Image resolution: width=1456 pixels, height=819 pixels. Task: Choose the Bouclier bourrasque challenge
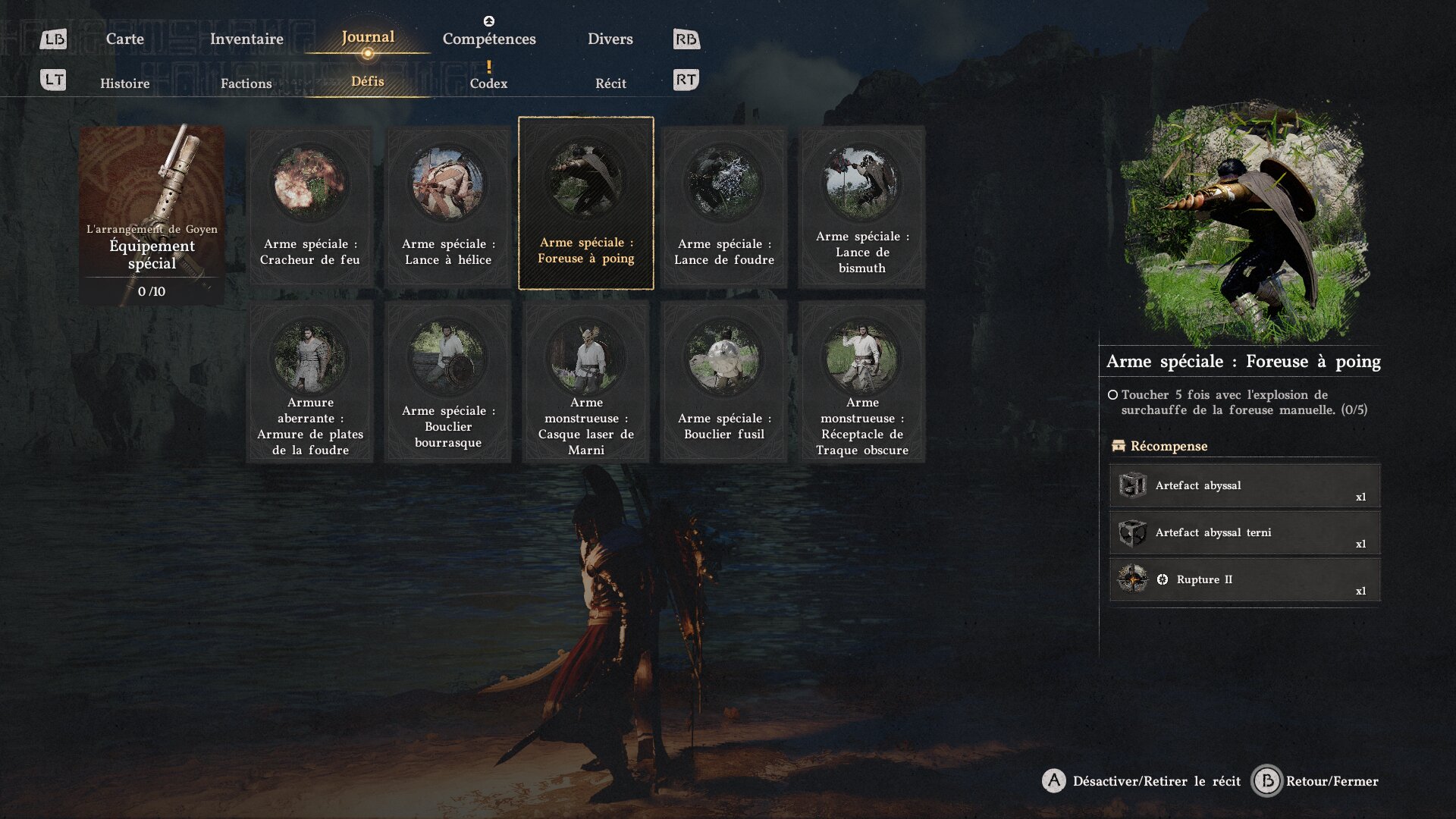[x=448, y=381]
